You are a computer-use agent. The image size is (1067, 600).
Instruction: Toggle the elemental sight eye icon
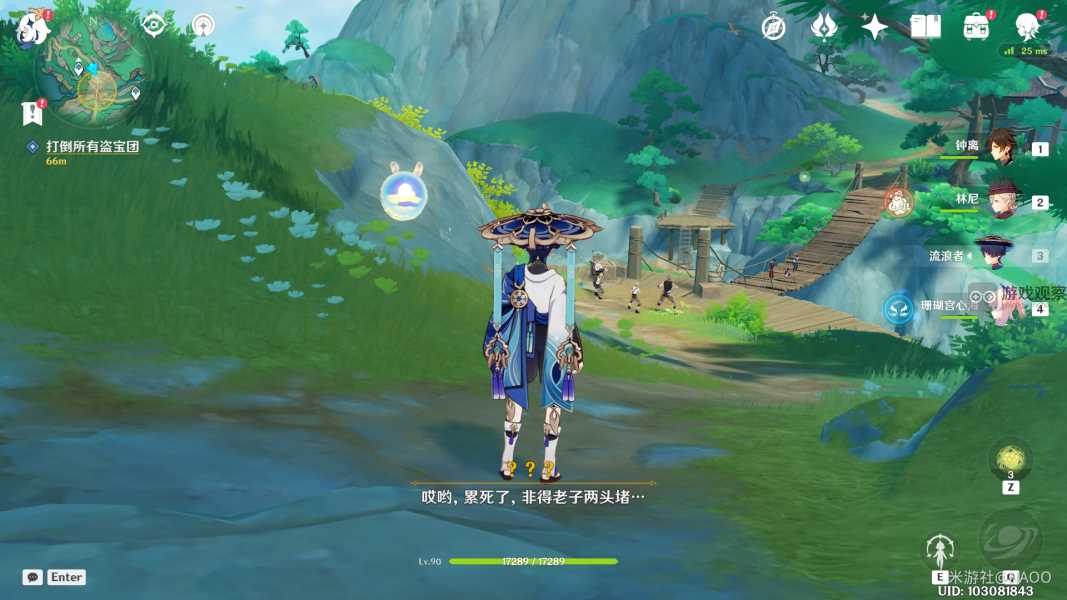(153, 24)
